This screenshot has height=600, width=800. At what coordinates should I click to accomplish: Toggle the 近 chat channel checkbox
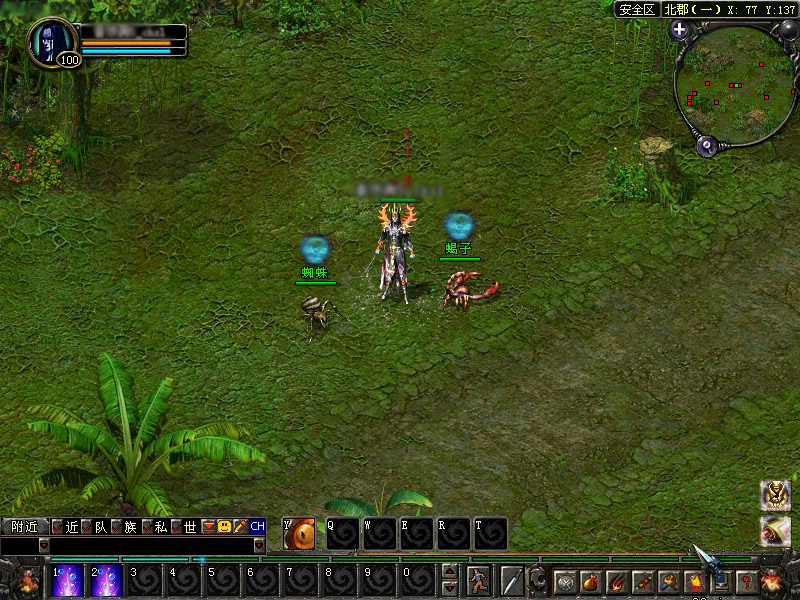point(58,526)
